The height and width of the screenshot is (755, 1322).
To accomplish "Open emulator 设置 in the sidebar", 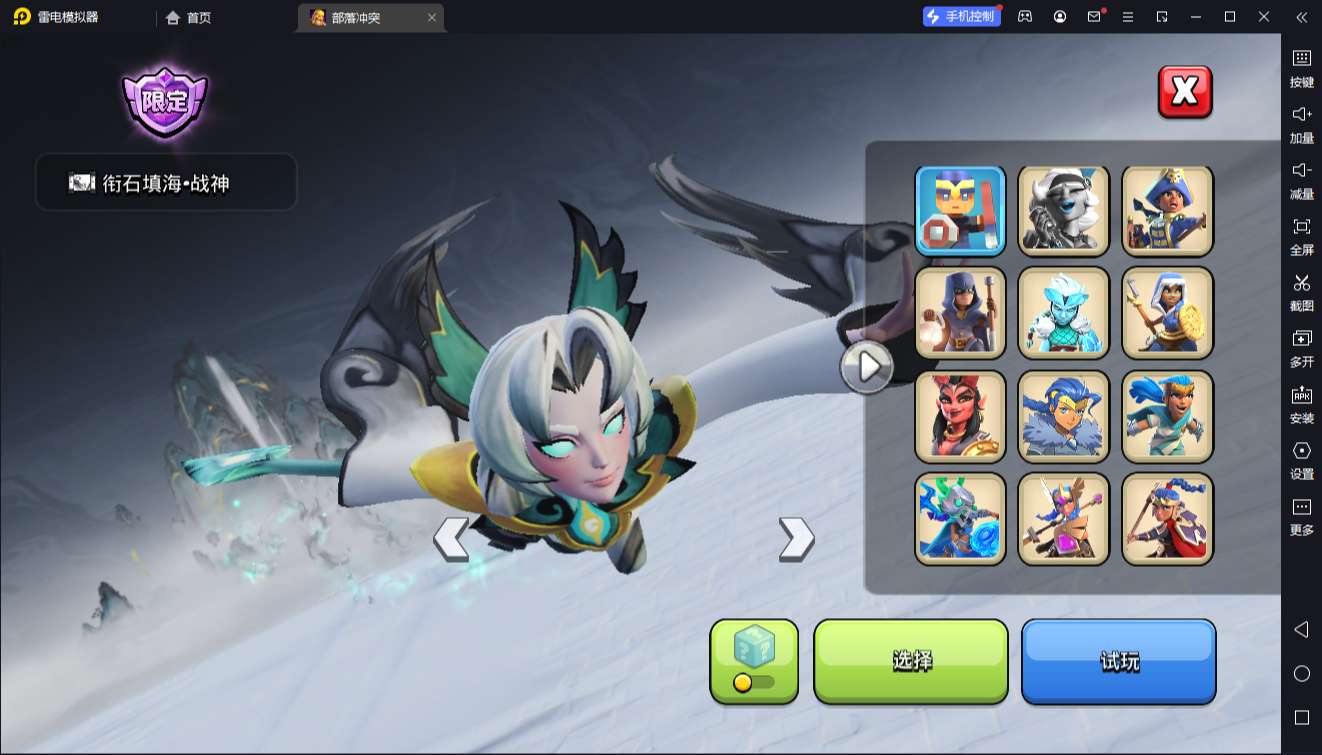I will point(1301,460).
